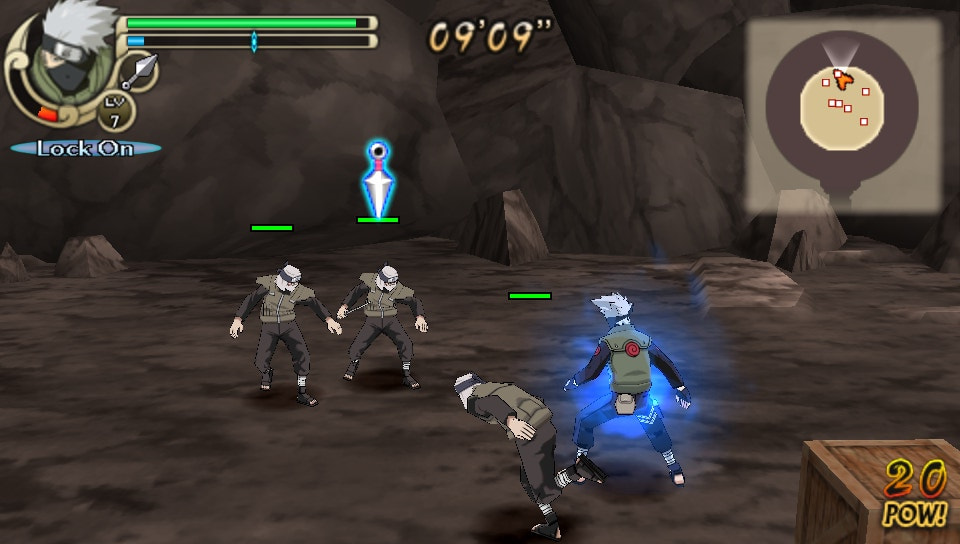Image resolution: width=960 pixels, height=544 pixels.
Task: Click the Kakashi character portrait
Action: 60,60
